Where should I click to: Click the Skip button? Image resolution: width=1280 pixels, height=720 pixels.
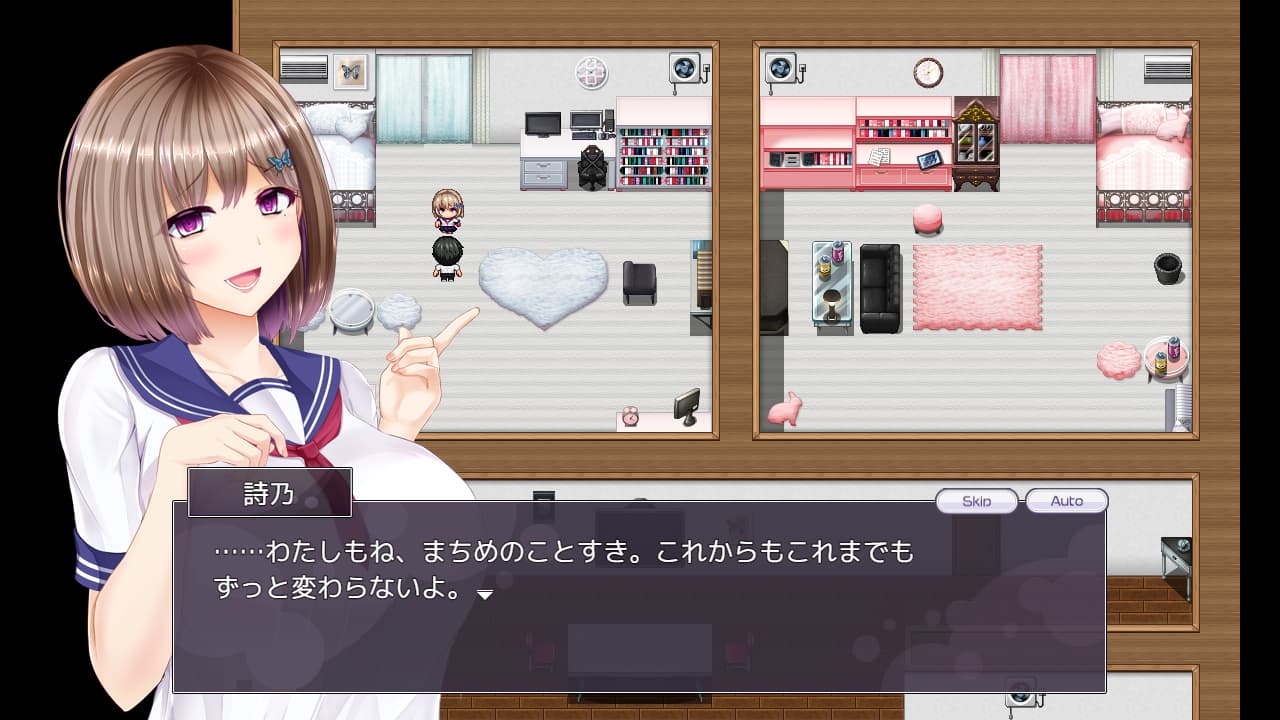tap(977, 501)
